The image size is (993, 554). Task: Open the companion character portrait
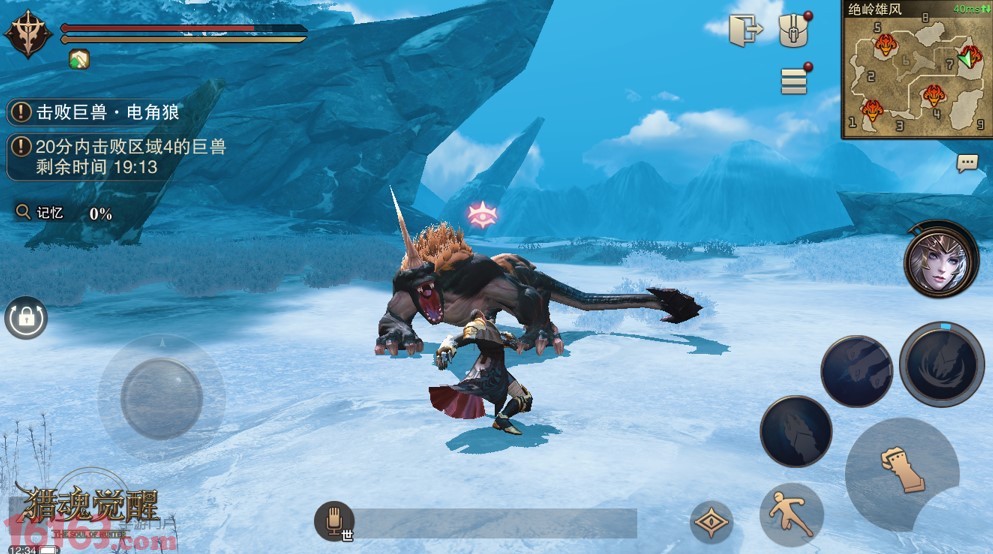(x=940, y=260)
